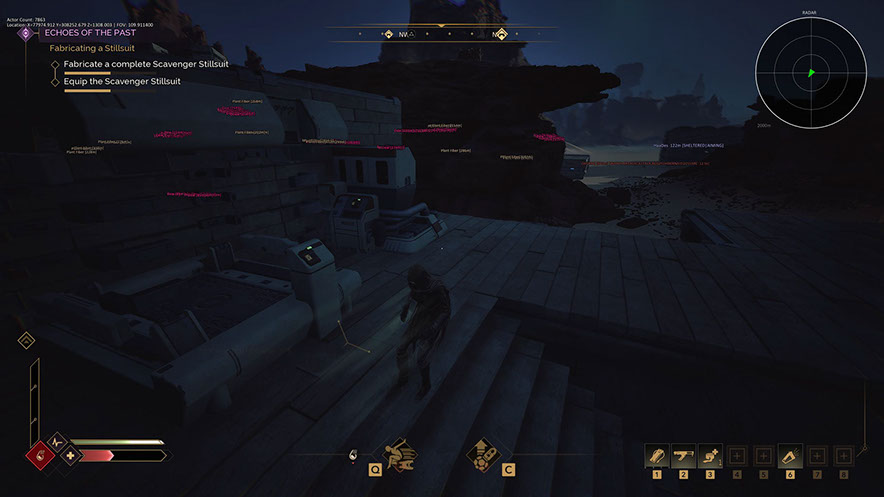Viewport: 884px width, 497px height.
Task: Open the circular radar minimap
Action: pos(811,72)
